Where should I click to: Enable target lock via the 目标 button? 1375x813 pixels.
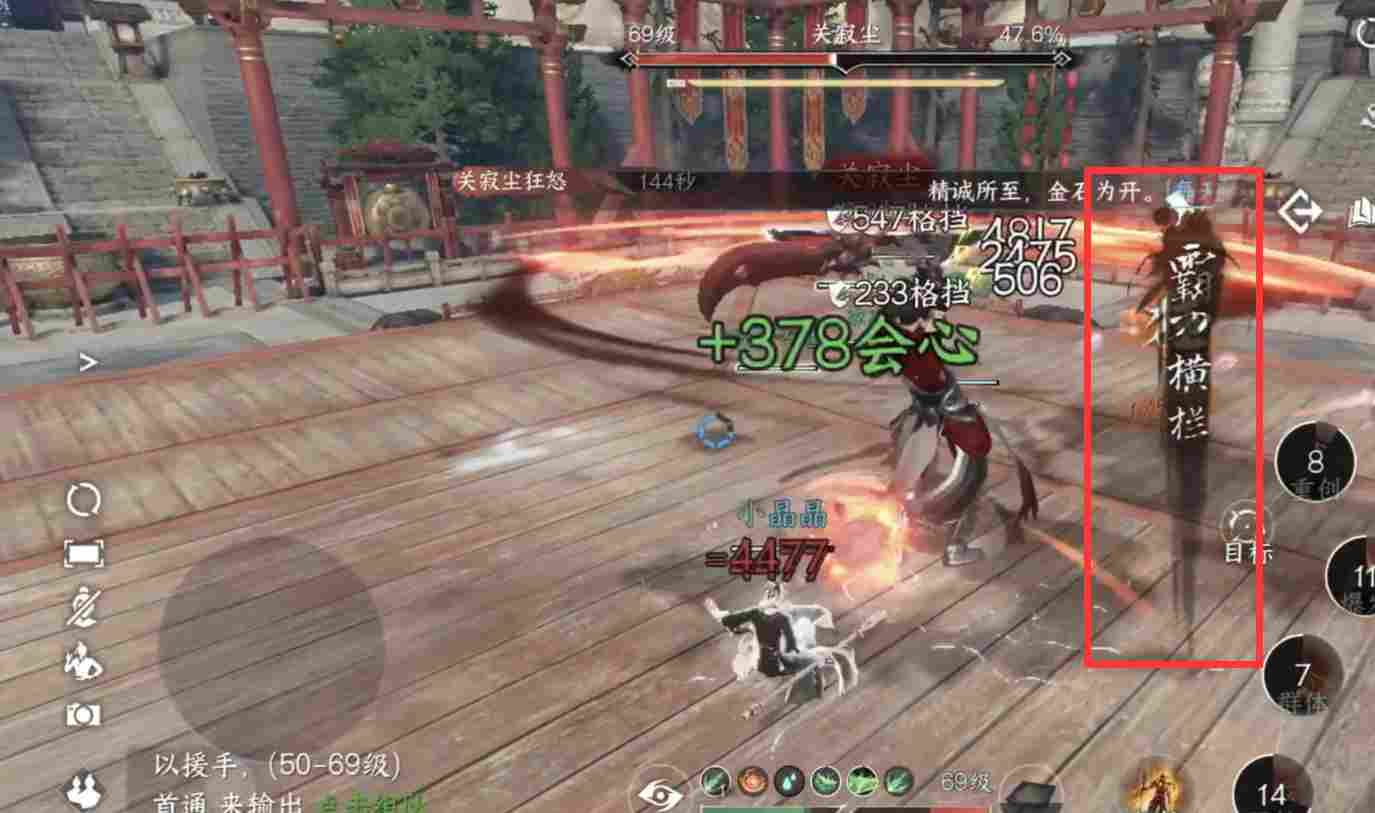[1243, 530]
